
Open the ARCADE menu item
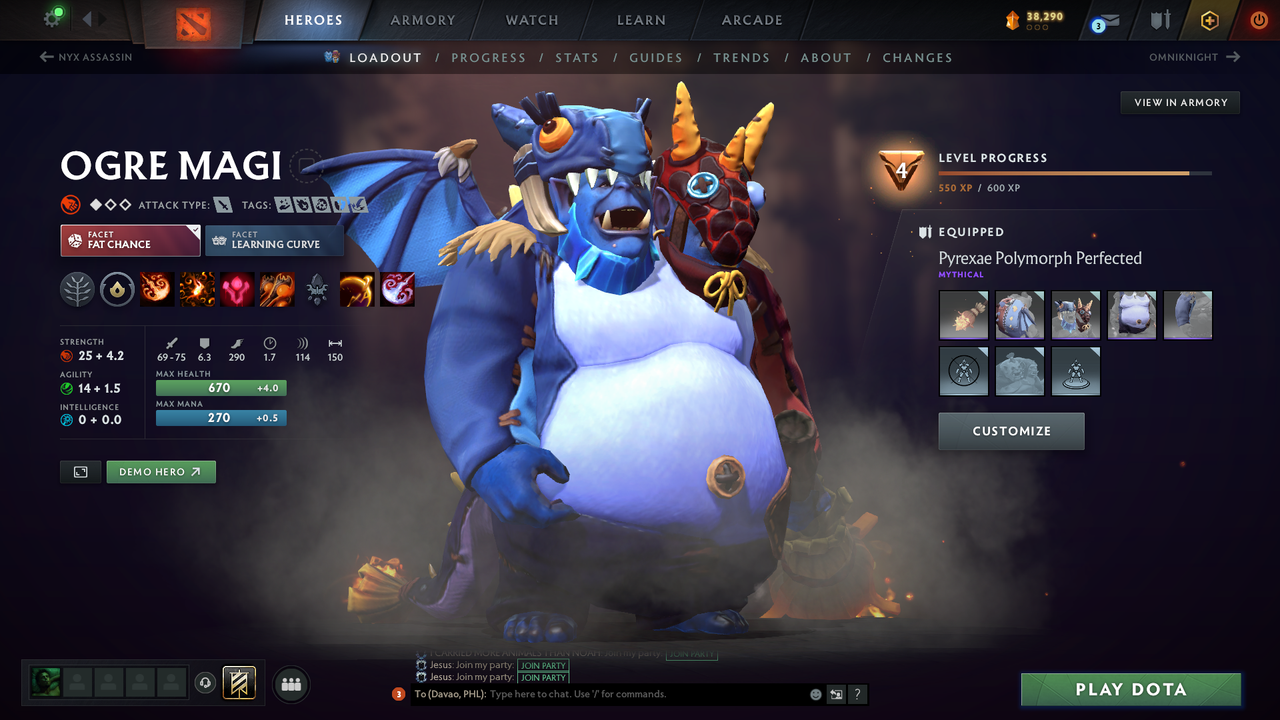[x=751, y=20]
